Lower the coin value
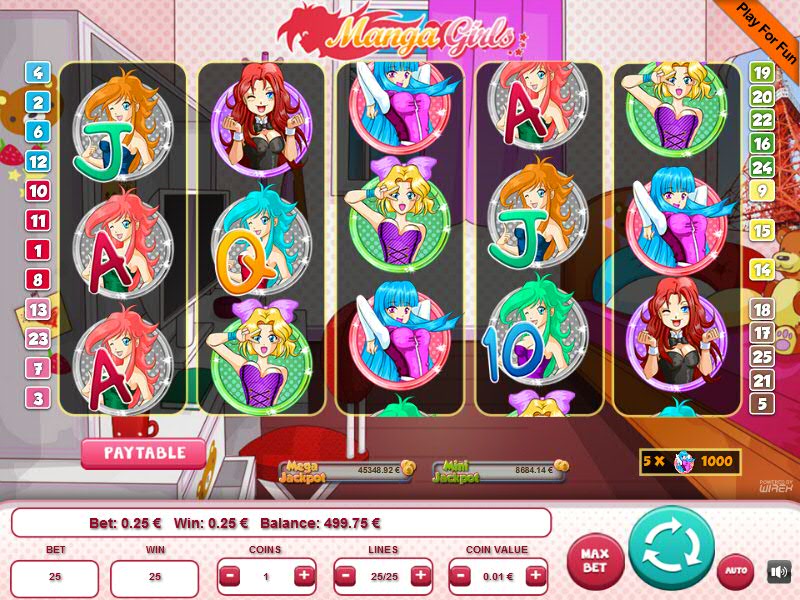800x600 pixels. point(462,576)
